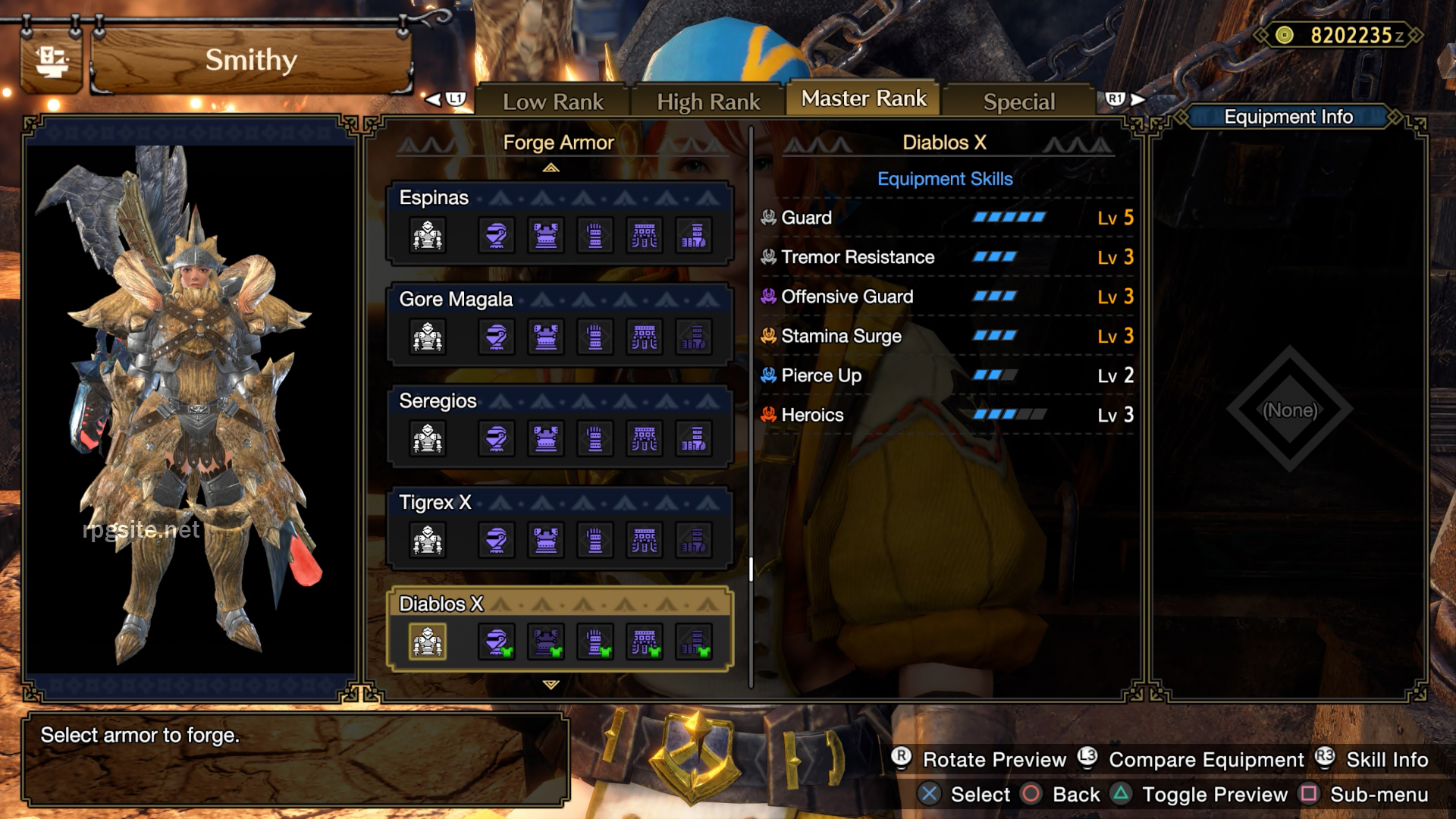Click the up arrow under Forge Armor

point(551,166)
